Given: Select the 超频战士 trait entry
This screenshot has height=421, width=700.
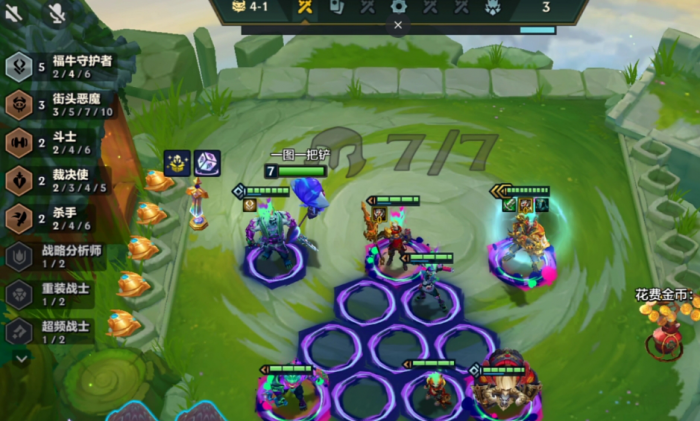Looking at the screenshot, I should tap(60, 331).
